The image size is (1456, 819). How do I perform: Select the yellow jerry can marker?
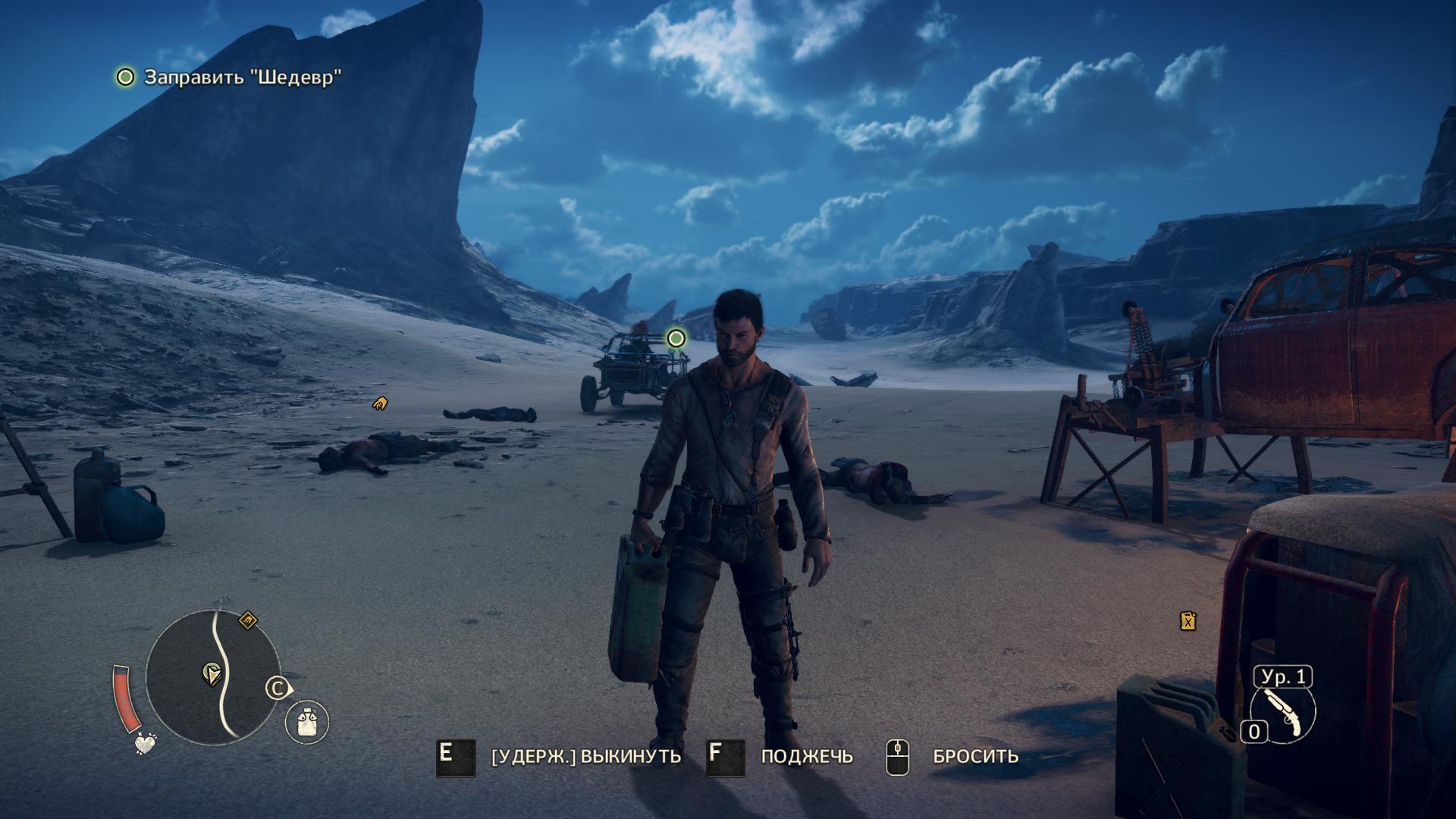point(1188,621)
